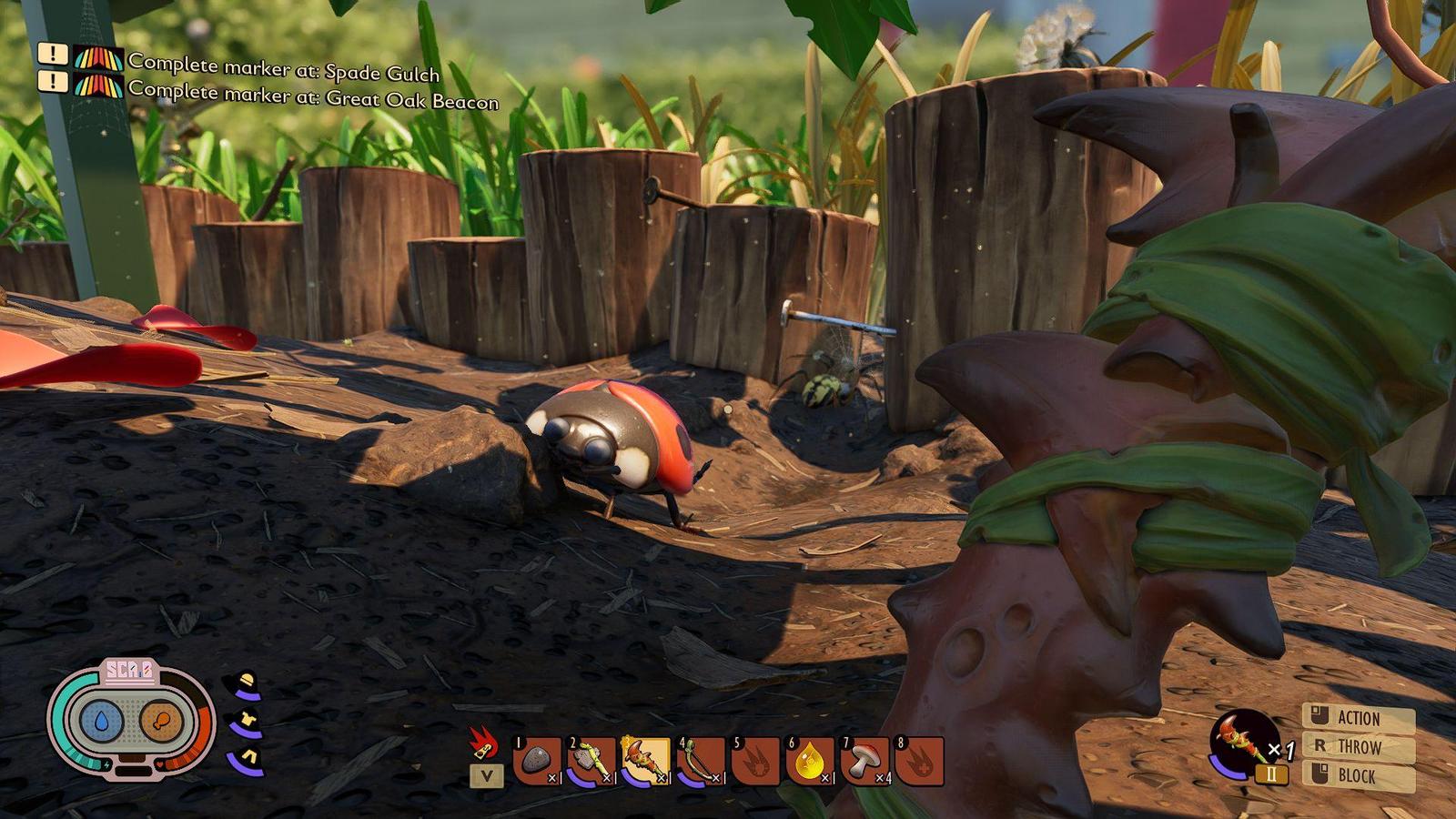
Task: Select the pebble in hotbar slot 1
Action: click(537, 761)
